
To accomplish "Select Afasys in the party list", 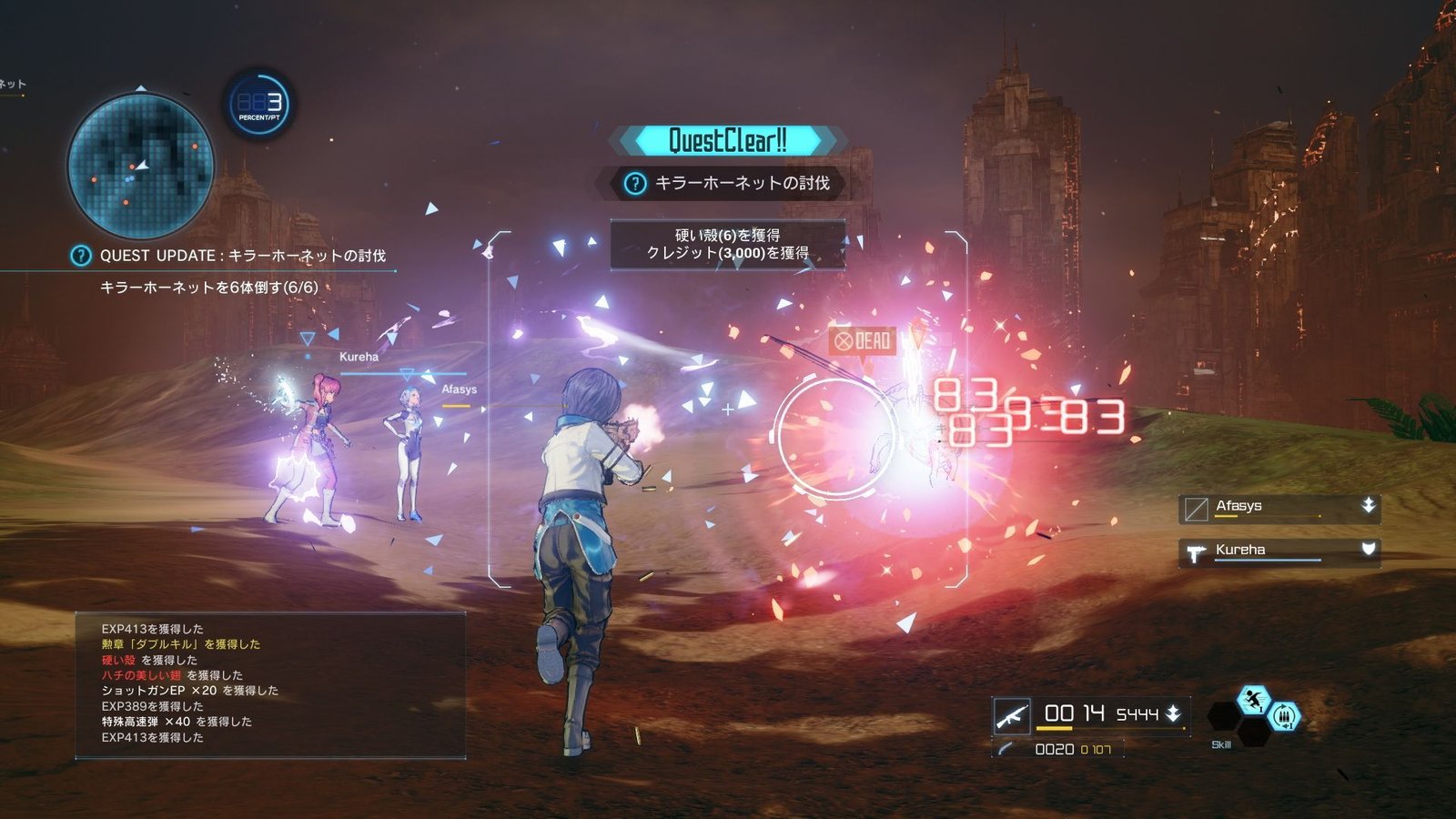I will 1279,508.
